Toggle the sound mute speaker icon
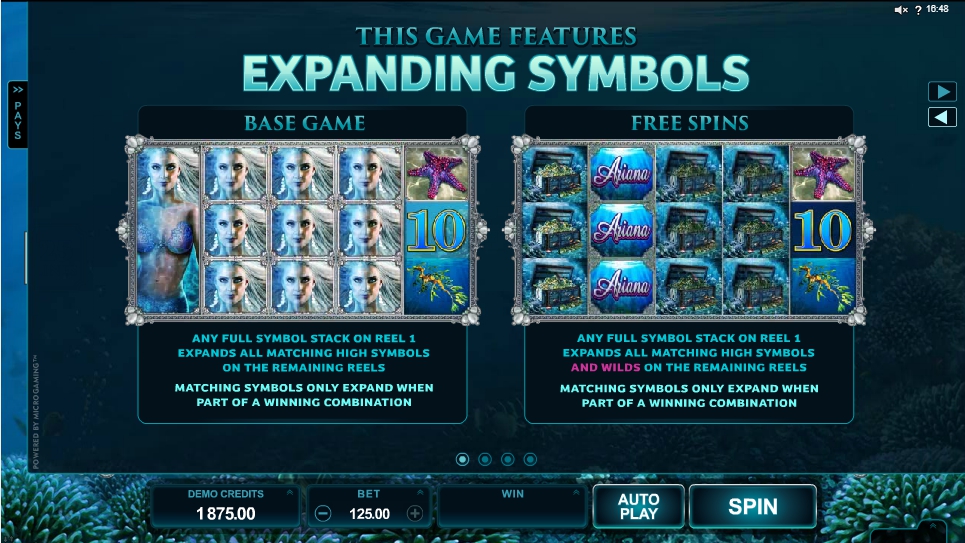The height and width of the screenshot is (543, 965). tap(900, 9)
